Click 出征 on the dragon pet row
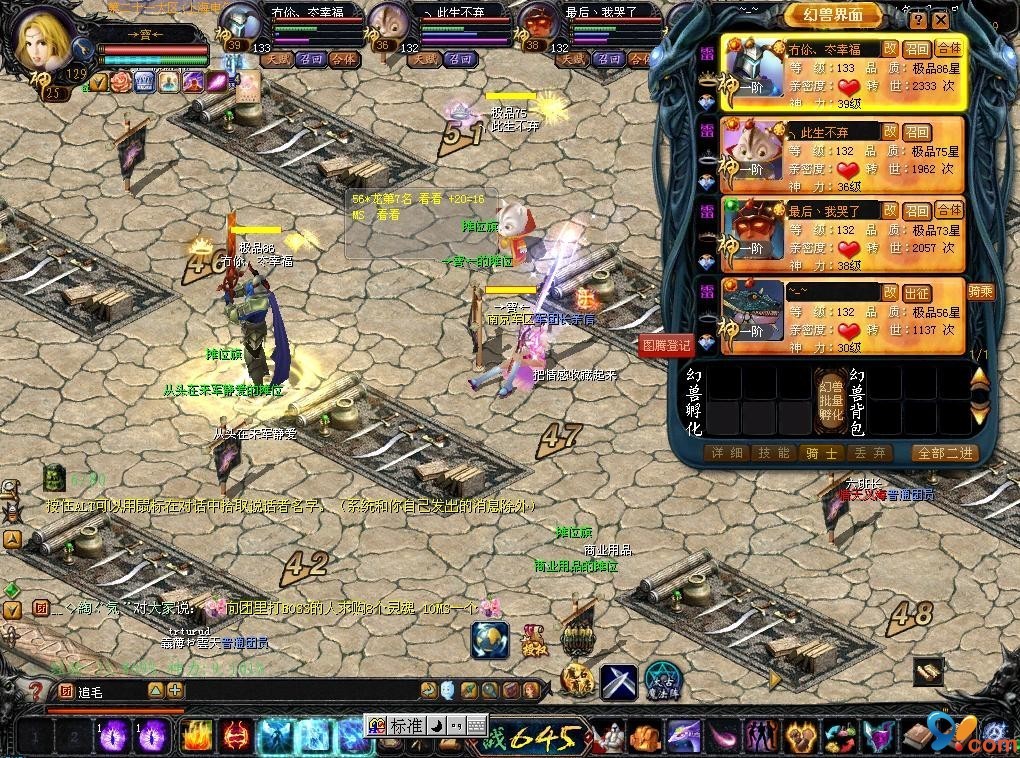 (x=917, y=292)
